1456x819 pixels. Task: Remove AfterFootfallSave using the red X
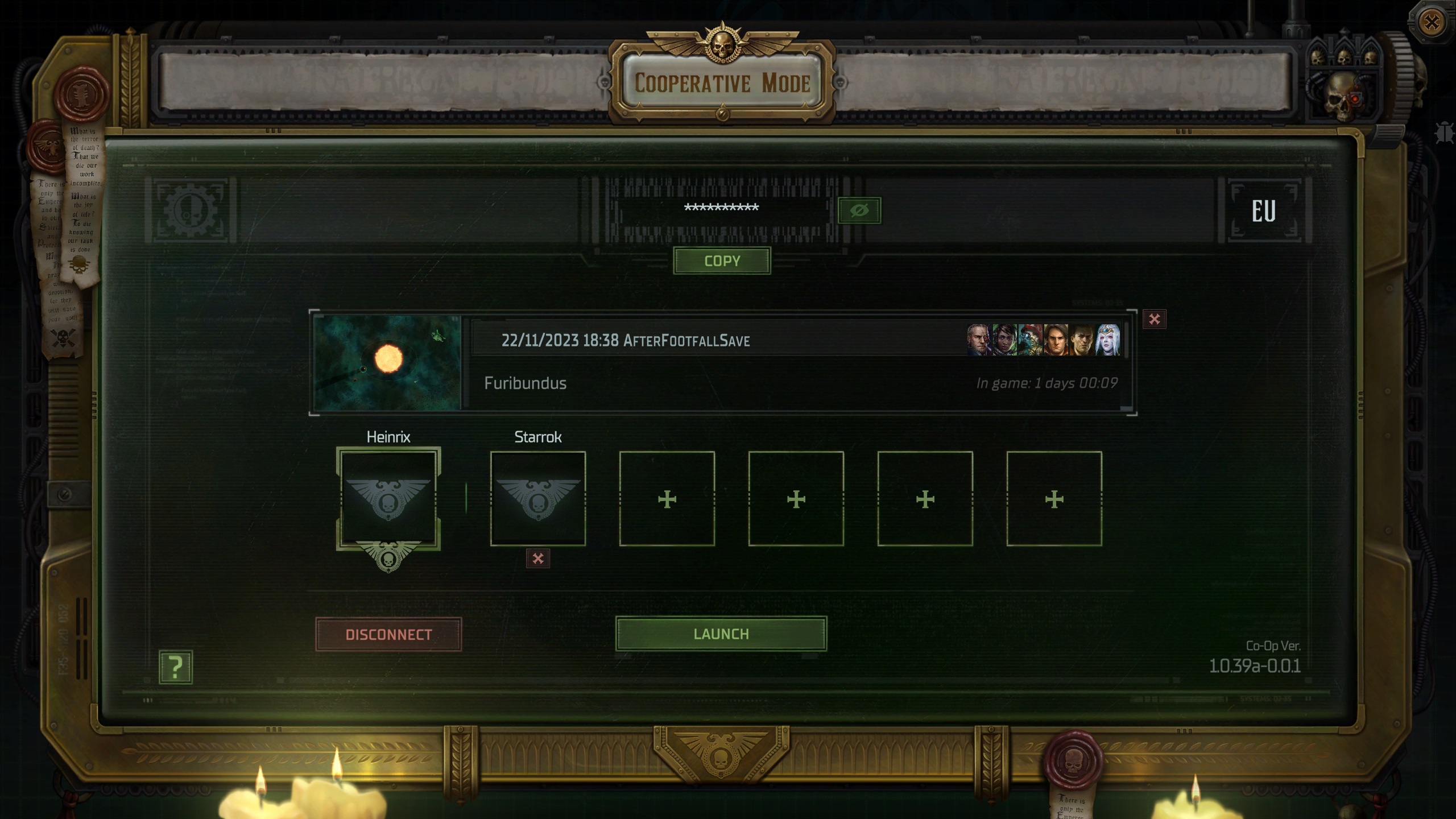(x=1156, y=320)
